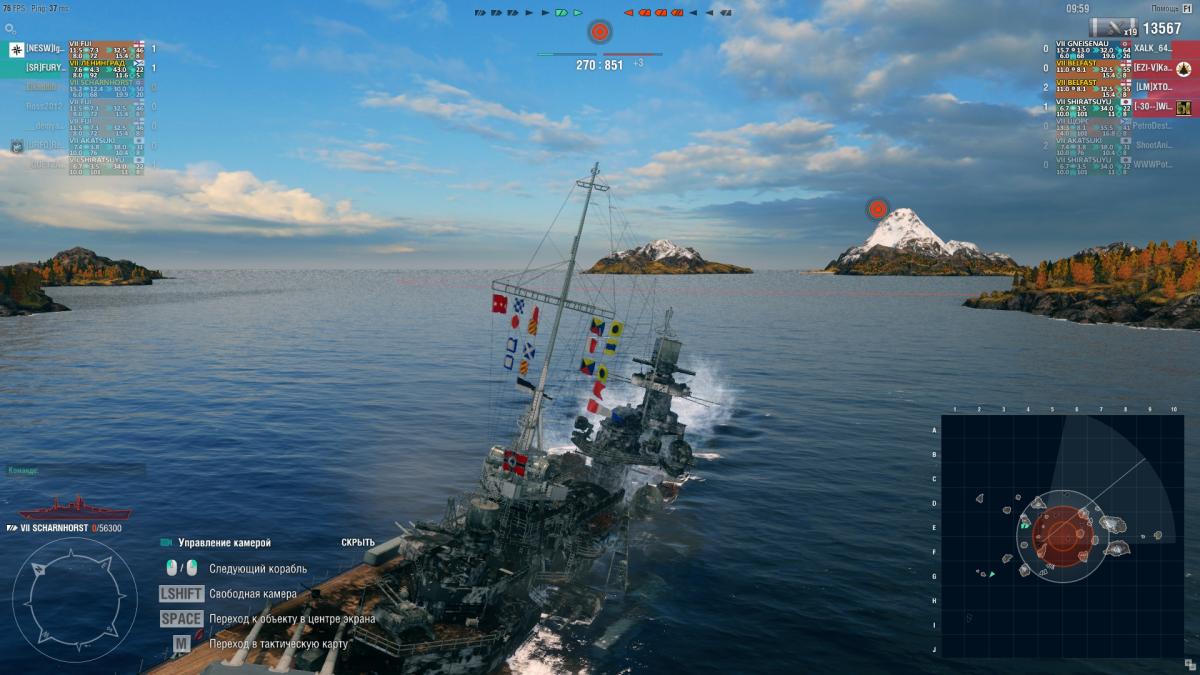Hide the camera controls panel with СКРЫТЬ

(358, 543)
